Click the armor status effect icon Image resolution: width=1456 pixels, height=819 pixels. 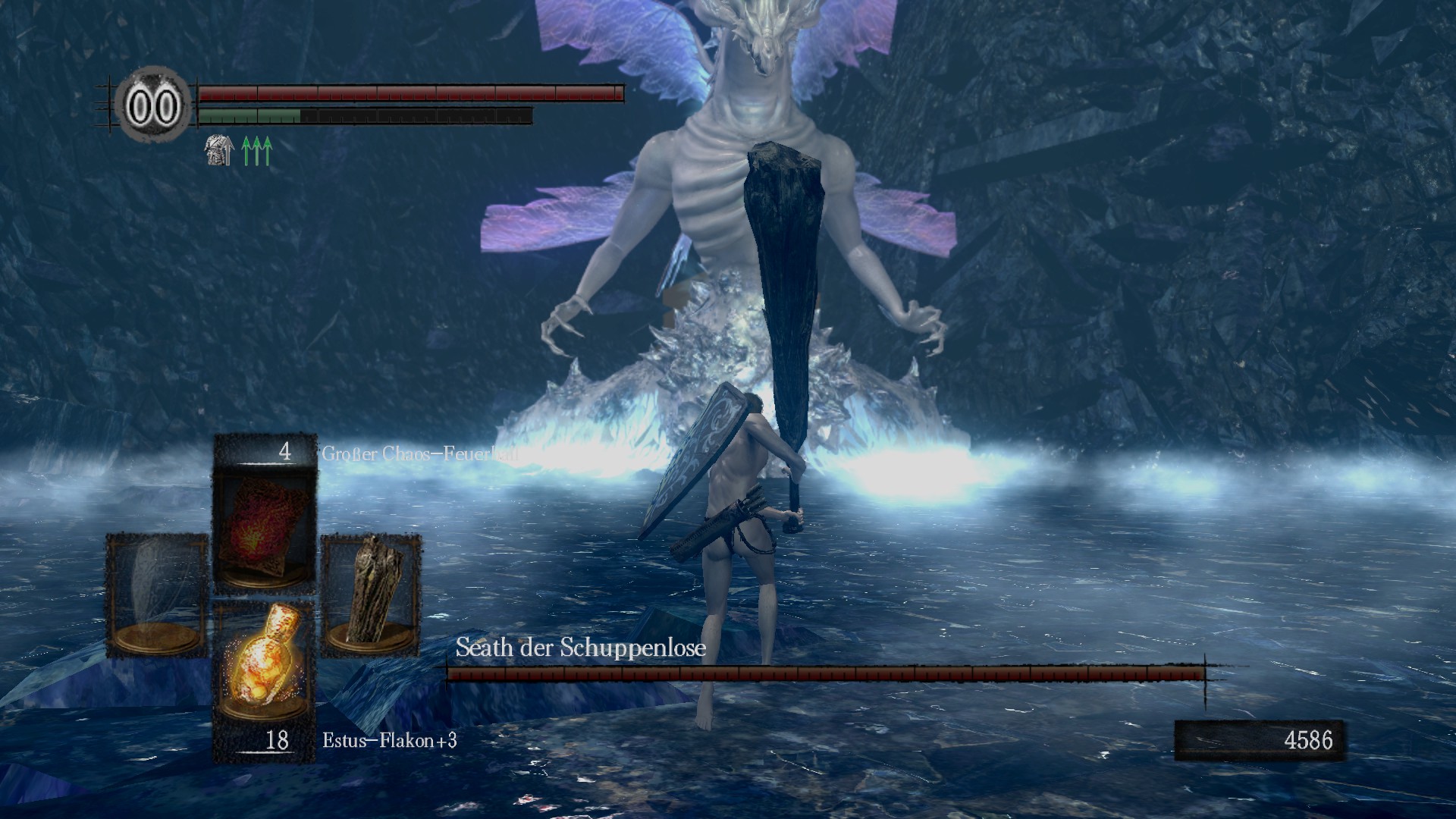click(218, 151)
